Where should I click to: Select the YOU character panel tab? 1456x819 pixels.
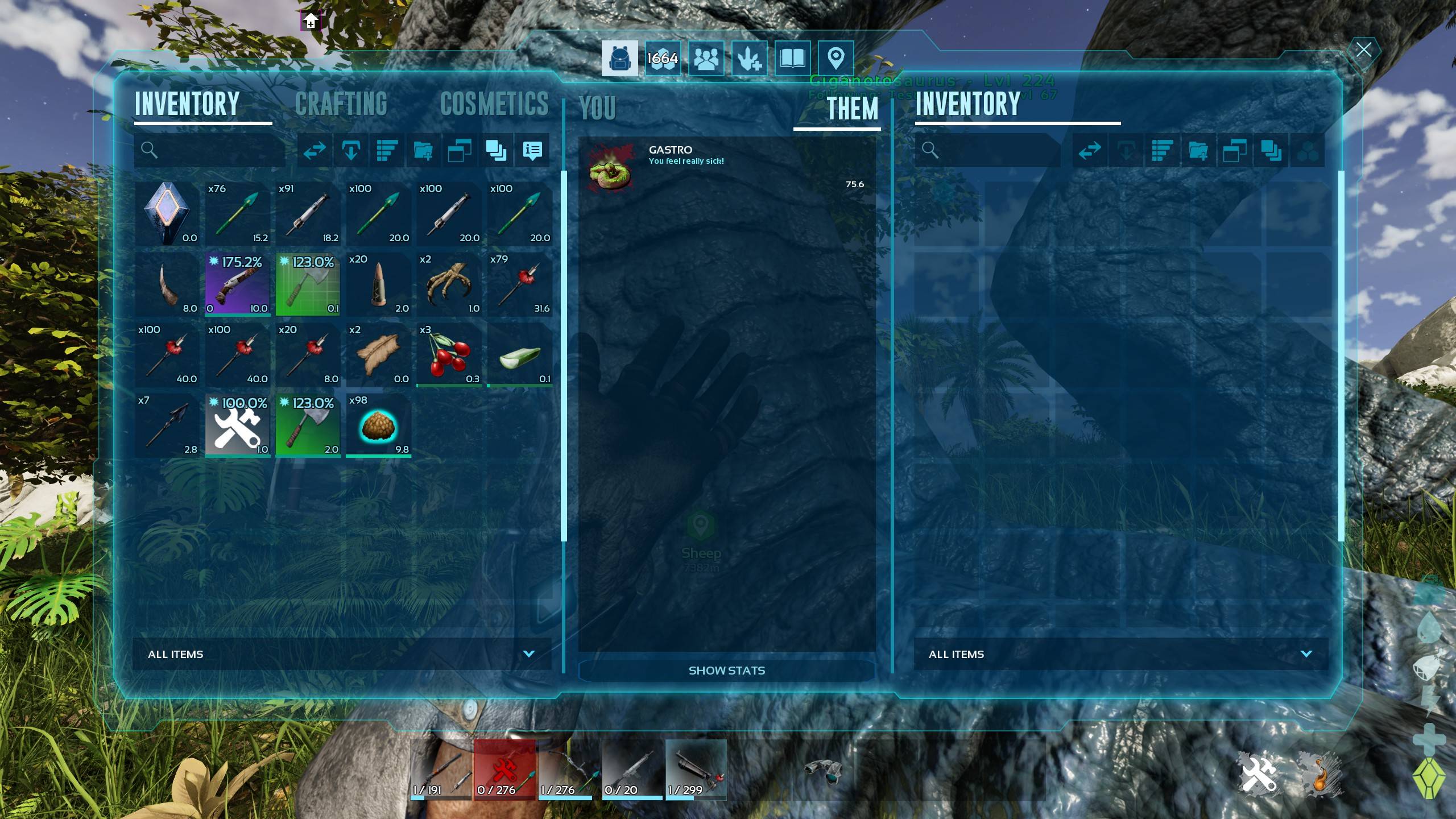[597, 108]
